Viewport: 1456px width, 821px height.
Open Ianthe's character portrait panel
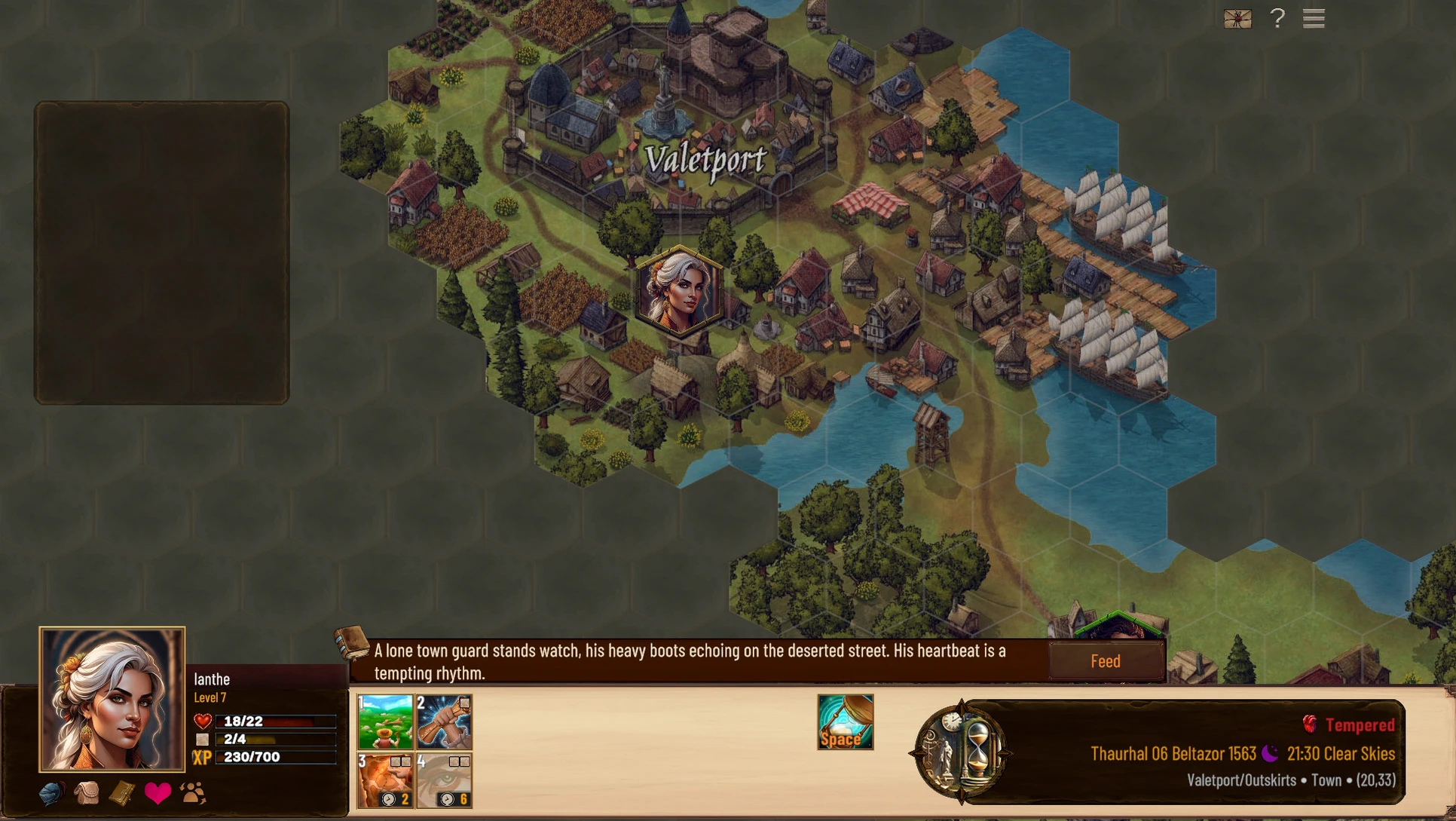(x=112, y=699)
